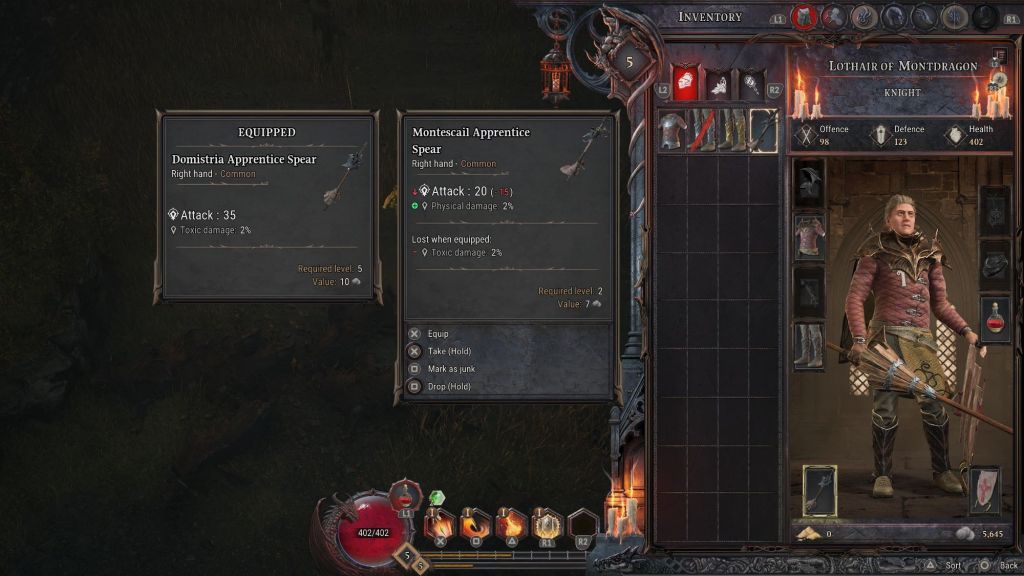
Task: Choose Drop in the item action list
Action: click(x=448, y=386)
